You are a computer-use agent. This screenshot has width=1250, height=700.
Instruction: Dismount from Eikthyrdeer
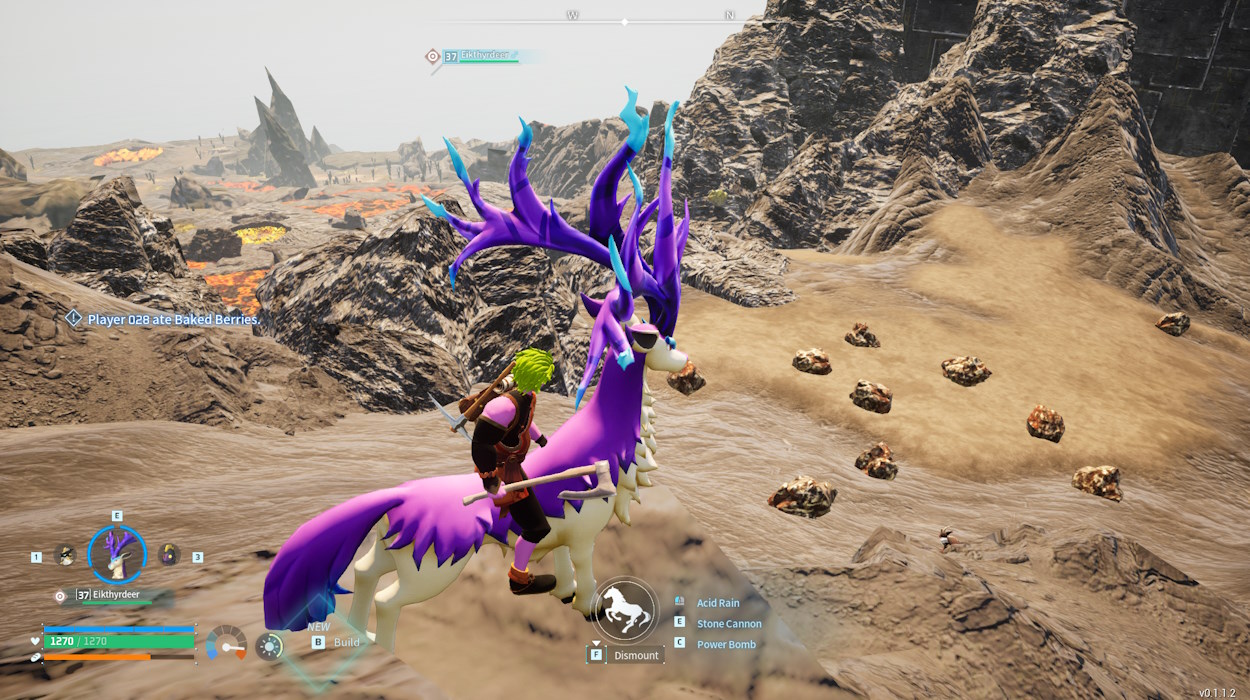pos(636,655)
